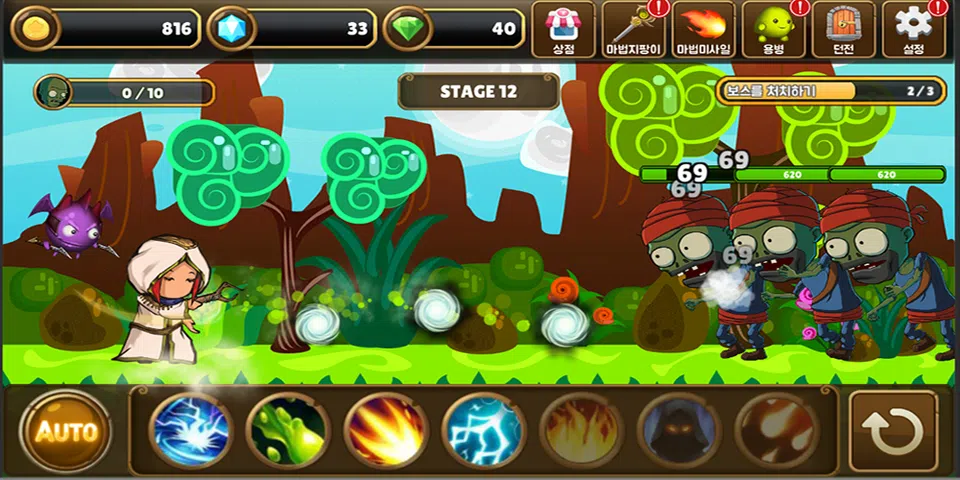
Task: Open the shop (상점) menu
Action: (x=564, y=29)
